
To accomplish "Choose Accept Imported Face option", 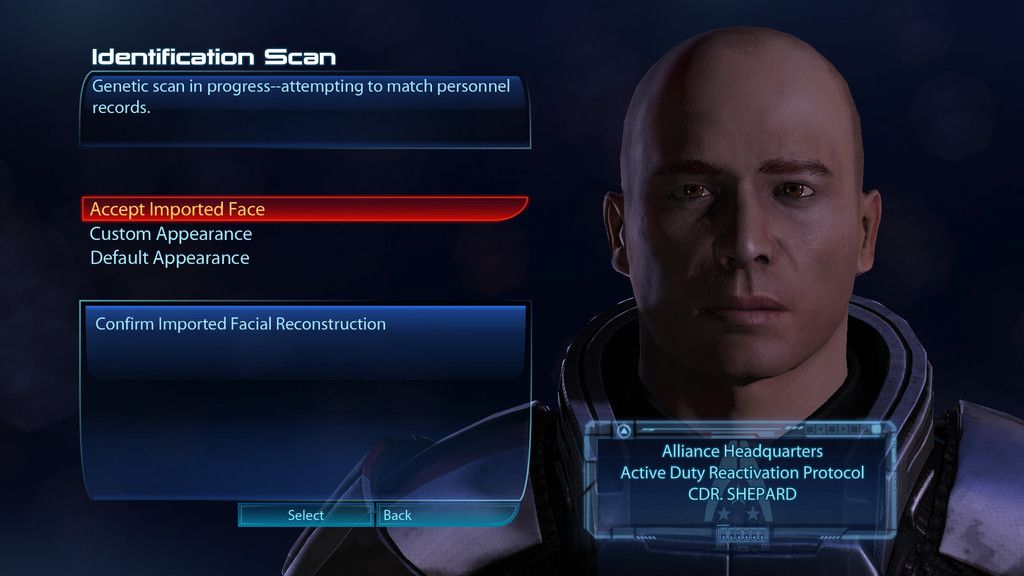I will coord(178,210).
